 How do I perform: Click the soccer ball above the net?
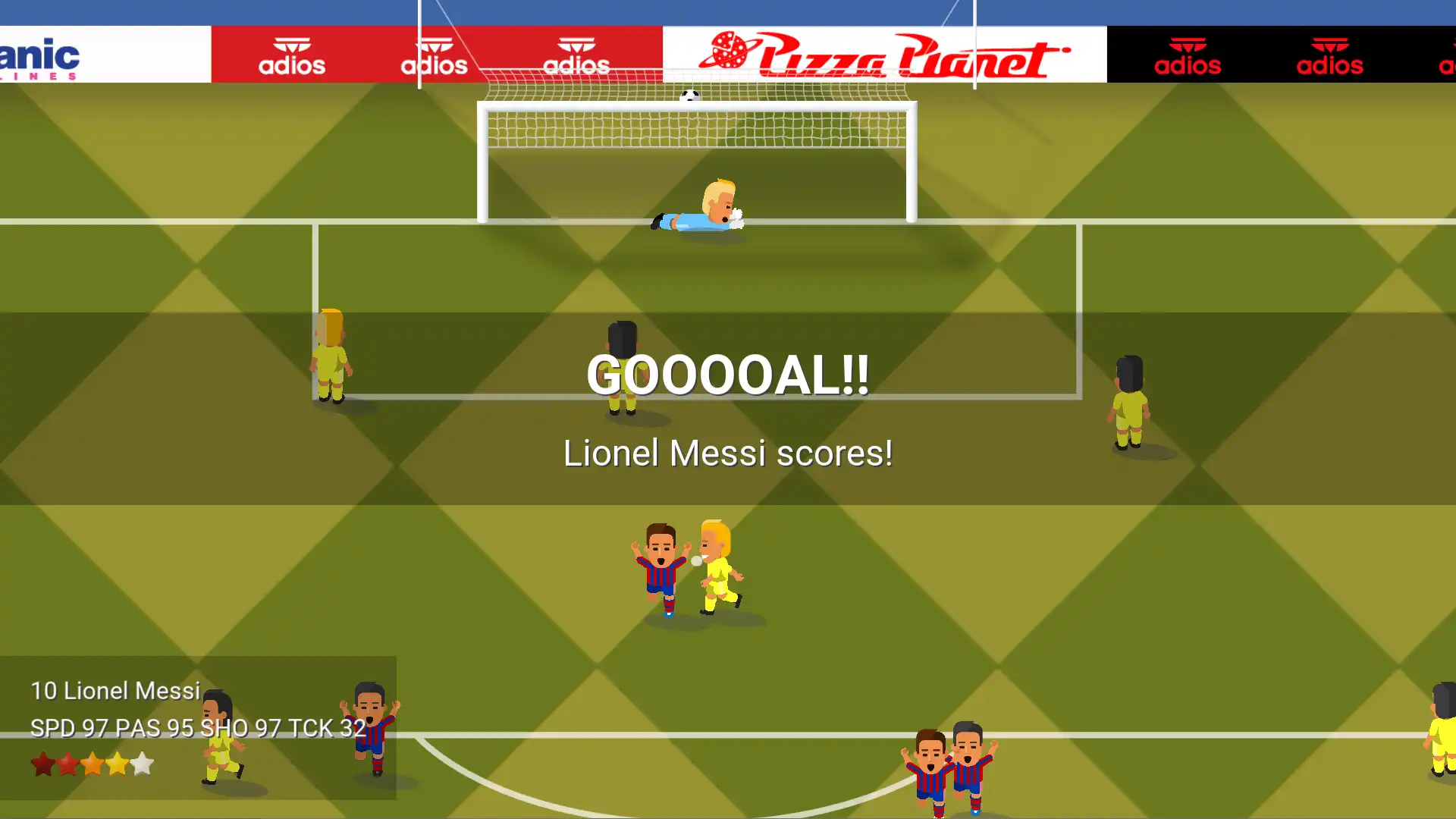[689, 96]
